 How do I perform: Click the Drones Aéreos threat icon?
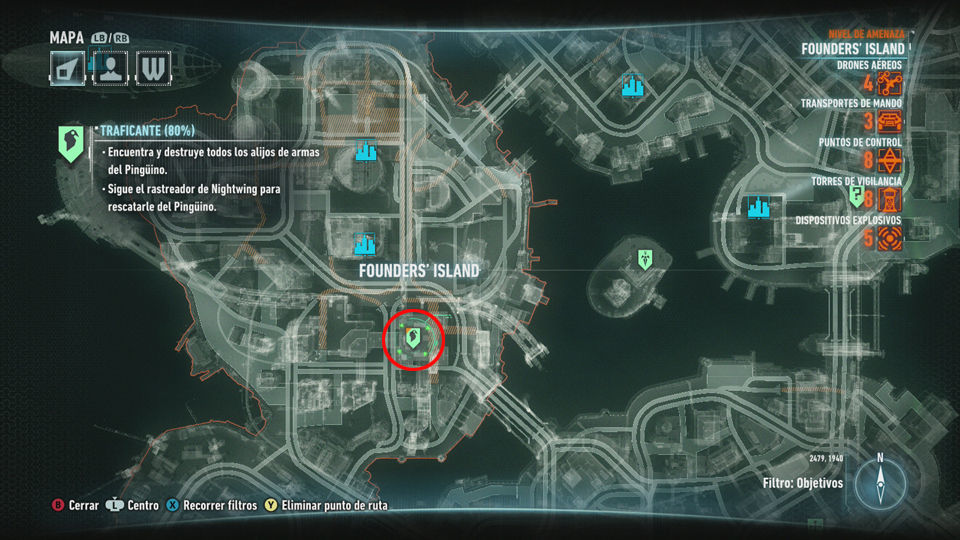tap(890, 84)
